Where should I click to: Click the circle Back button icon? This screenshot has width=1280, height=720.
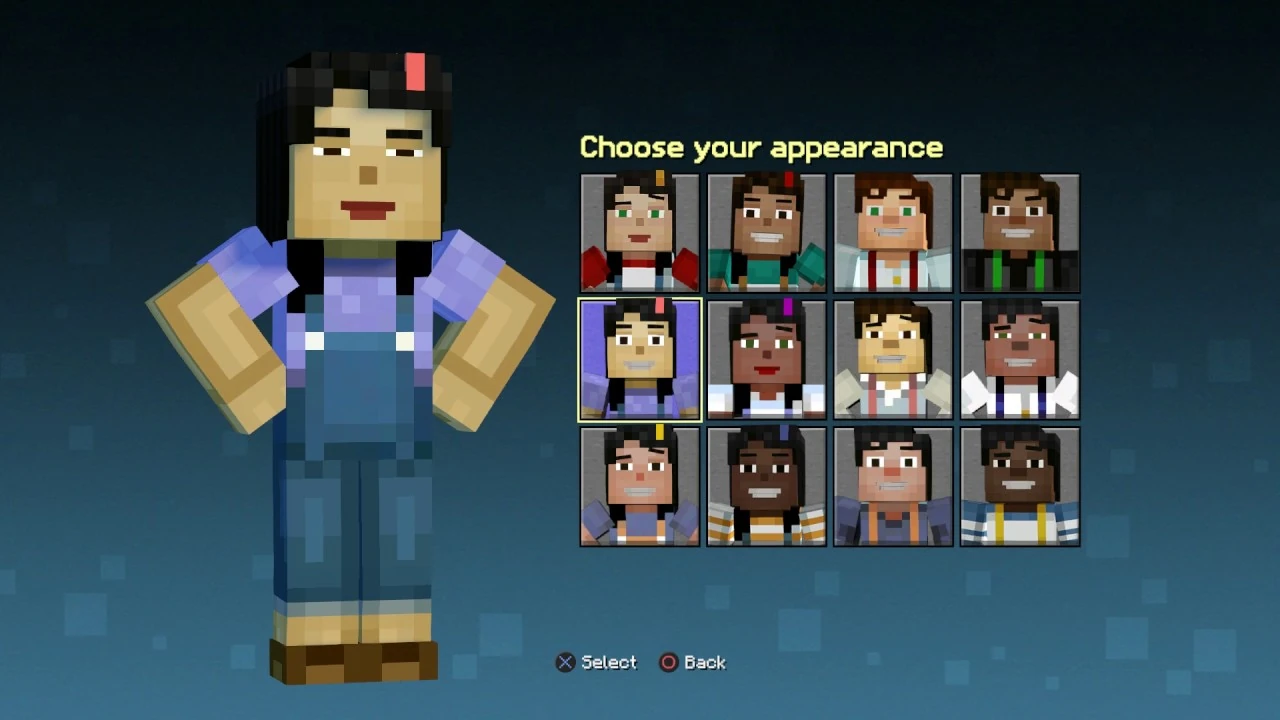pos(668,662)
